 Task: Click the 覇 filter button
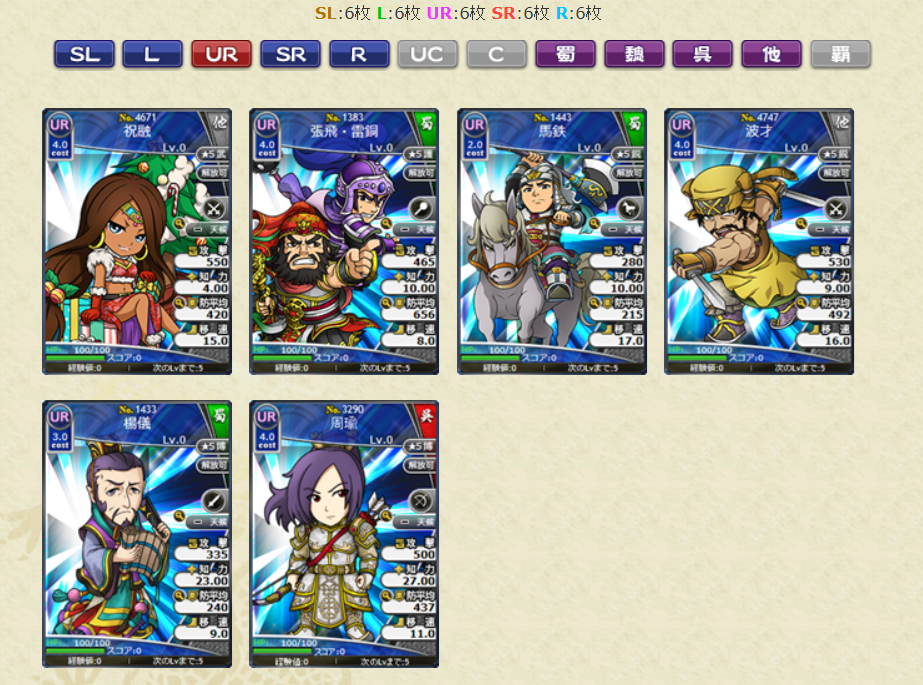(x=840, y=54)
